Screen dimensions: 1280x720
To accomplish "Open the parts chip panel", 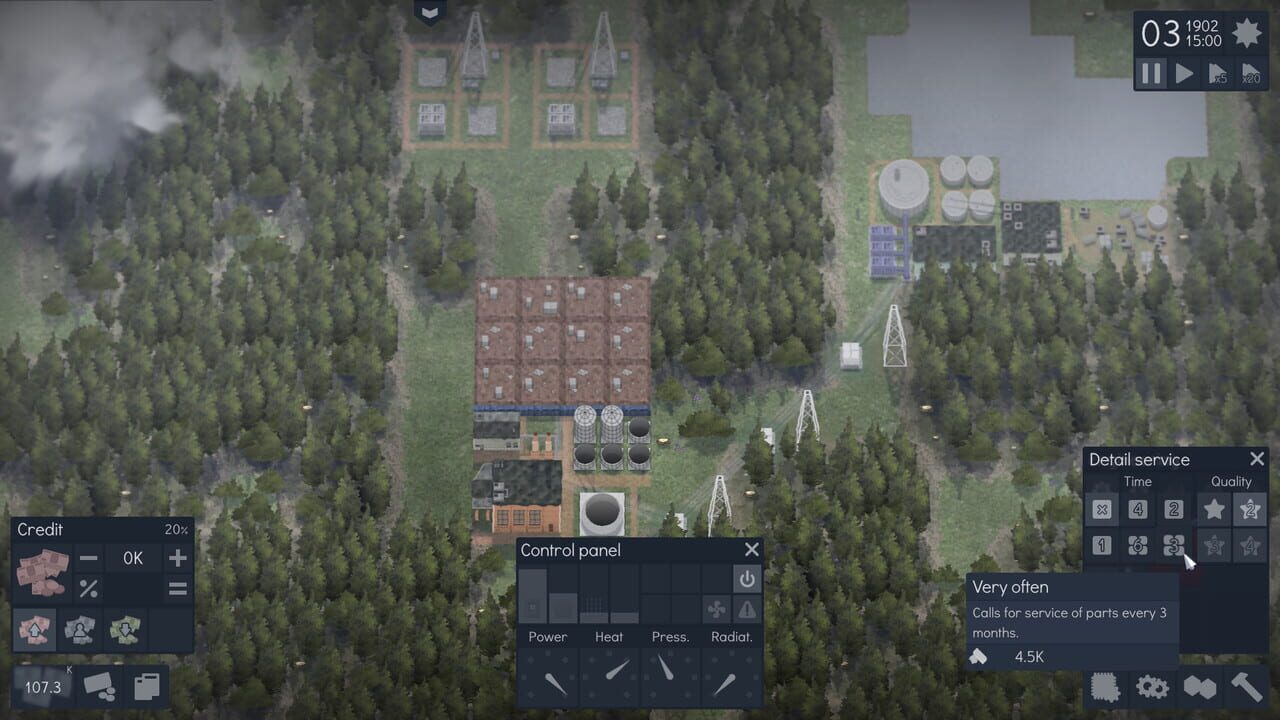I will (x=1105, y=689).
